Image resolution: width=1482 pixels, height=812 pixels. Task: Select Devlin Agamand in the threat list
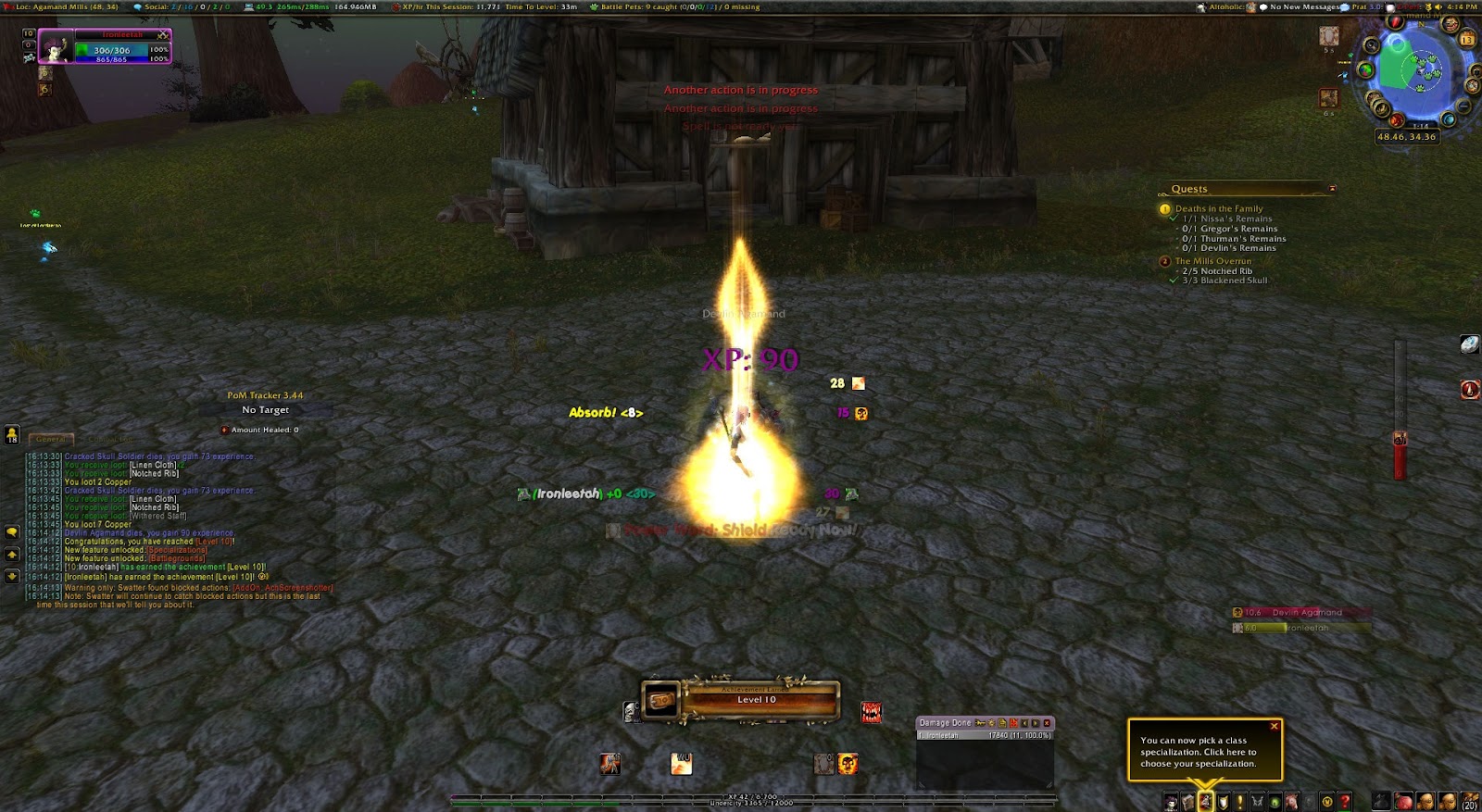tap(1306, 612)
